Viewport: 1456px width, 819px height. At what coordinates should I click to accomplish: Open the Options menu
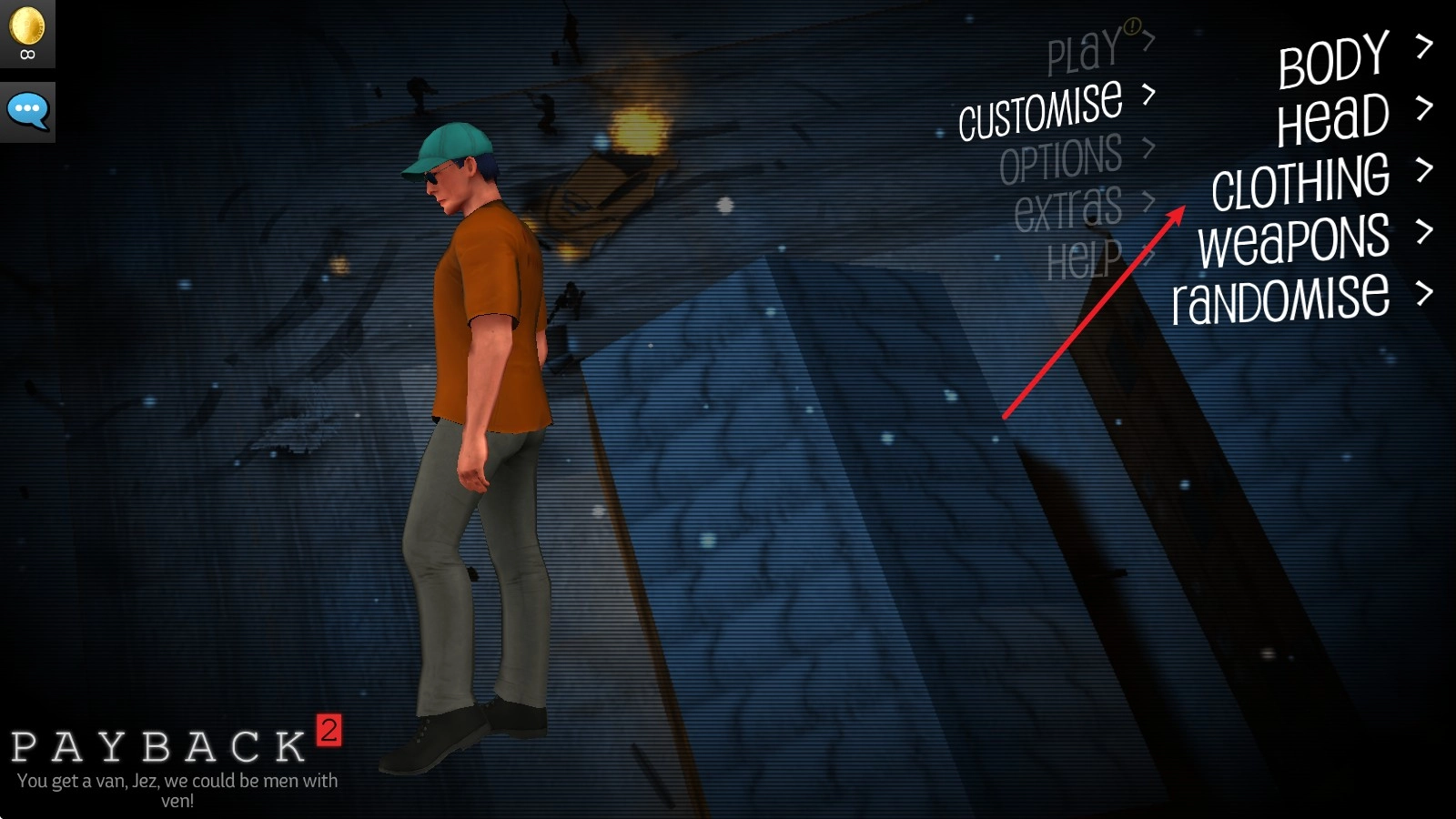pos(1061,160)
